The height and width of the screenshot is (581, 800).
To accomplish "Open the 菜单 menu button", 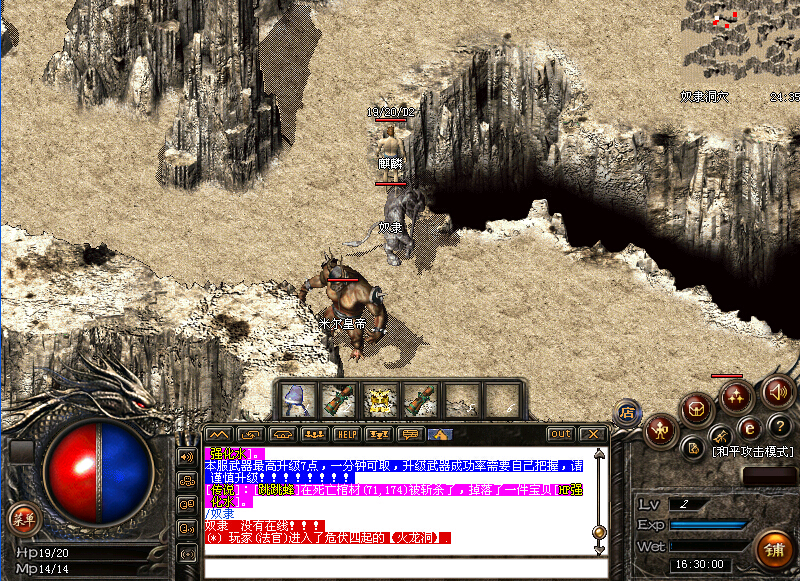I will pos(21,517).
